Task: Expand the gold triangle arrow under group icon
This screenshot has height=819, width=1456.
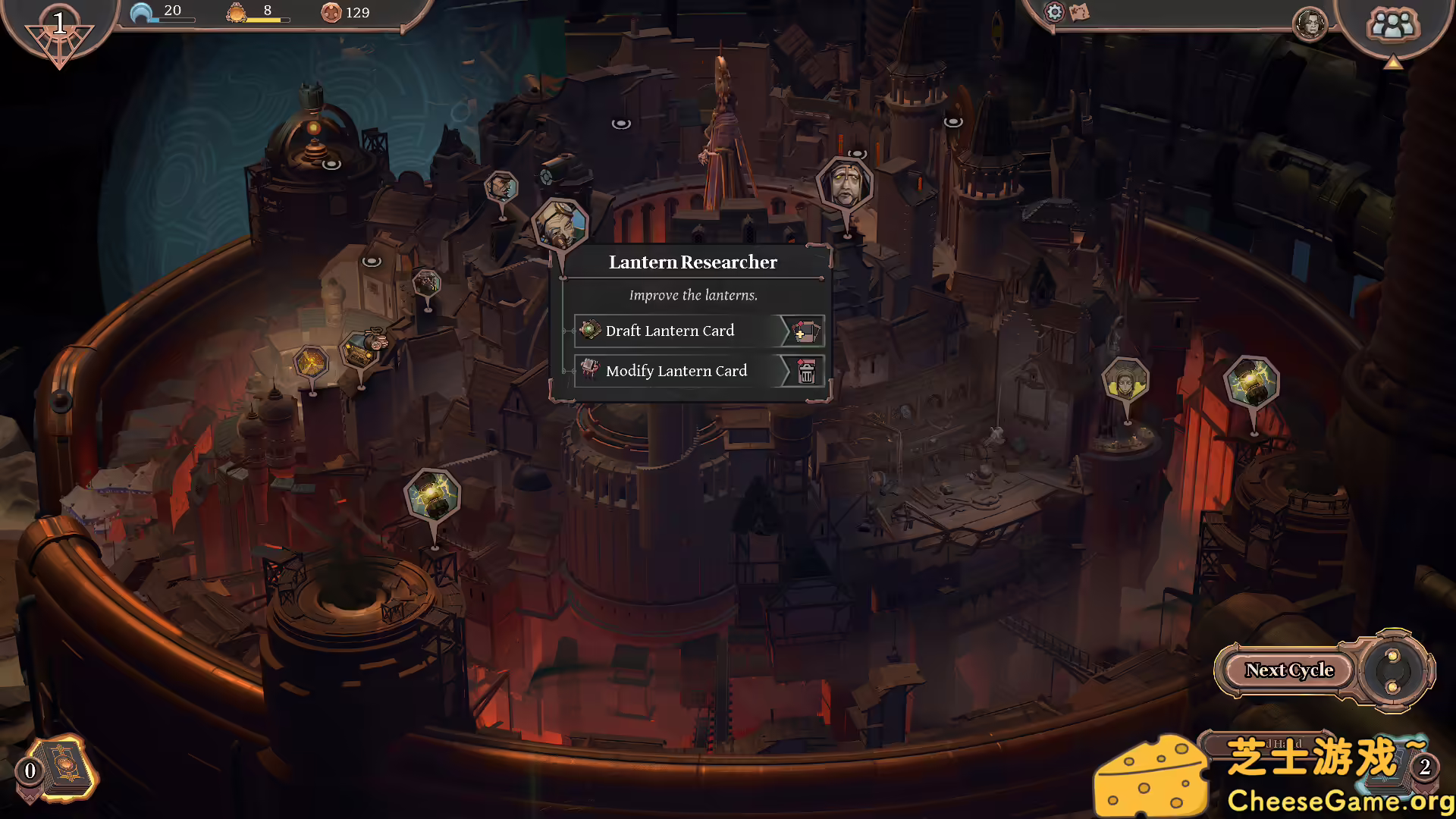Action: 1392,64
